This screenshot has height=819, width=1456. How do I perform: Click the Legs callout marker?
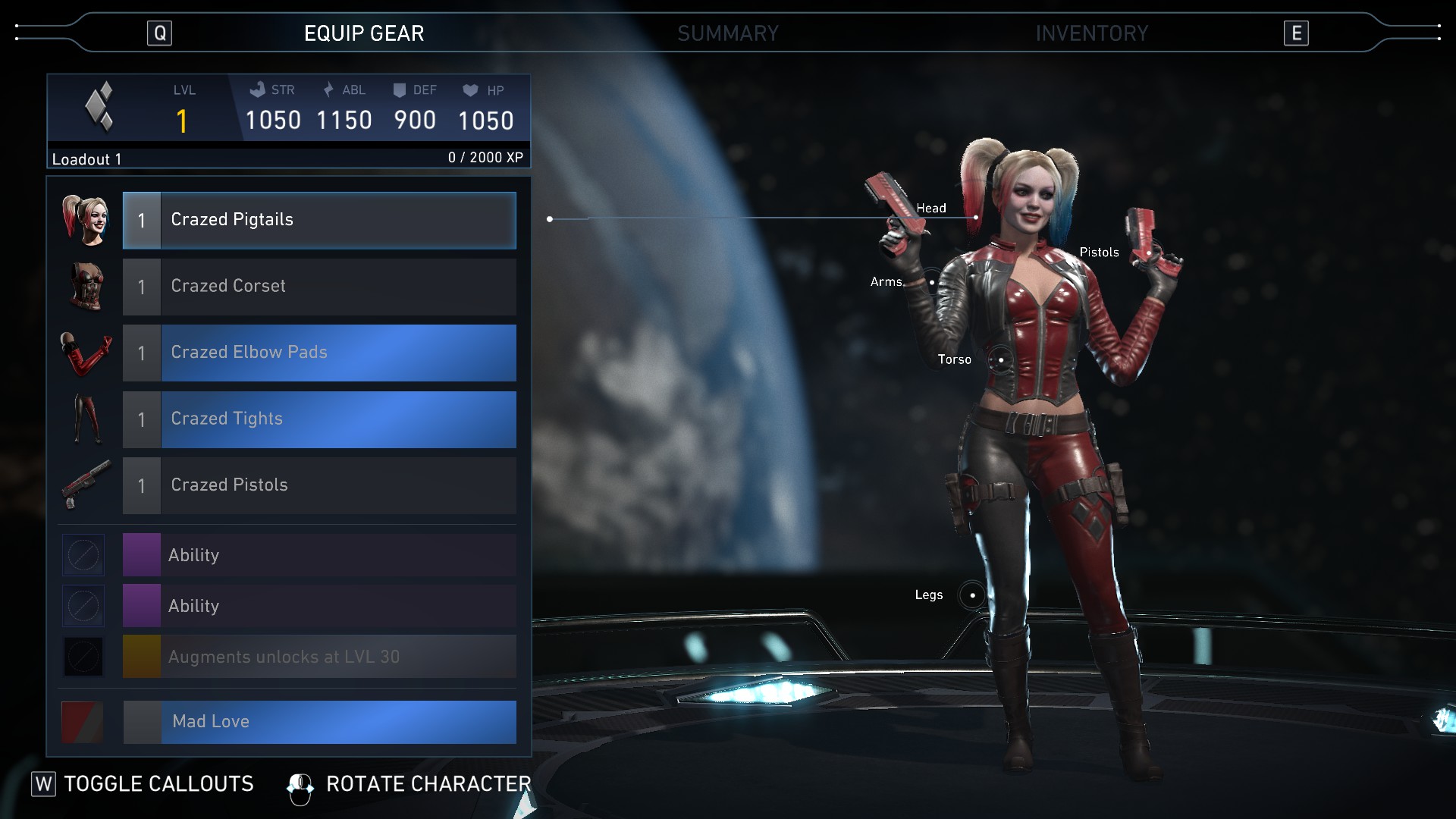click(x=972, y=595)
